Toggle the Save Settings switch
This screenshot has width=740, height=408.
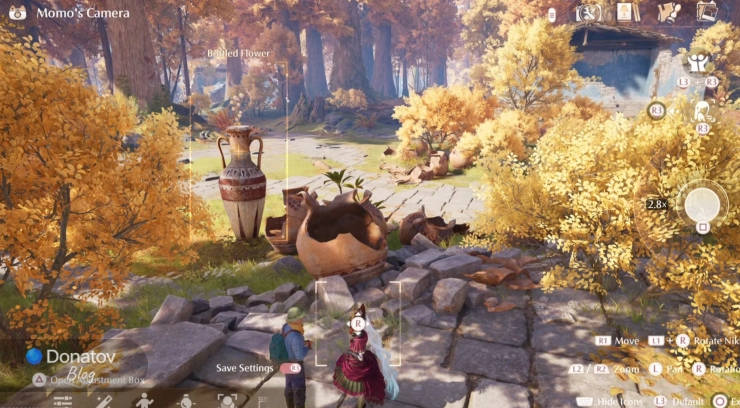tap(289, 368)
